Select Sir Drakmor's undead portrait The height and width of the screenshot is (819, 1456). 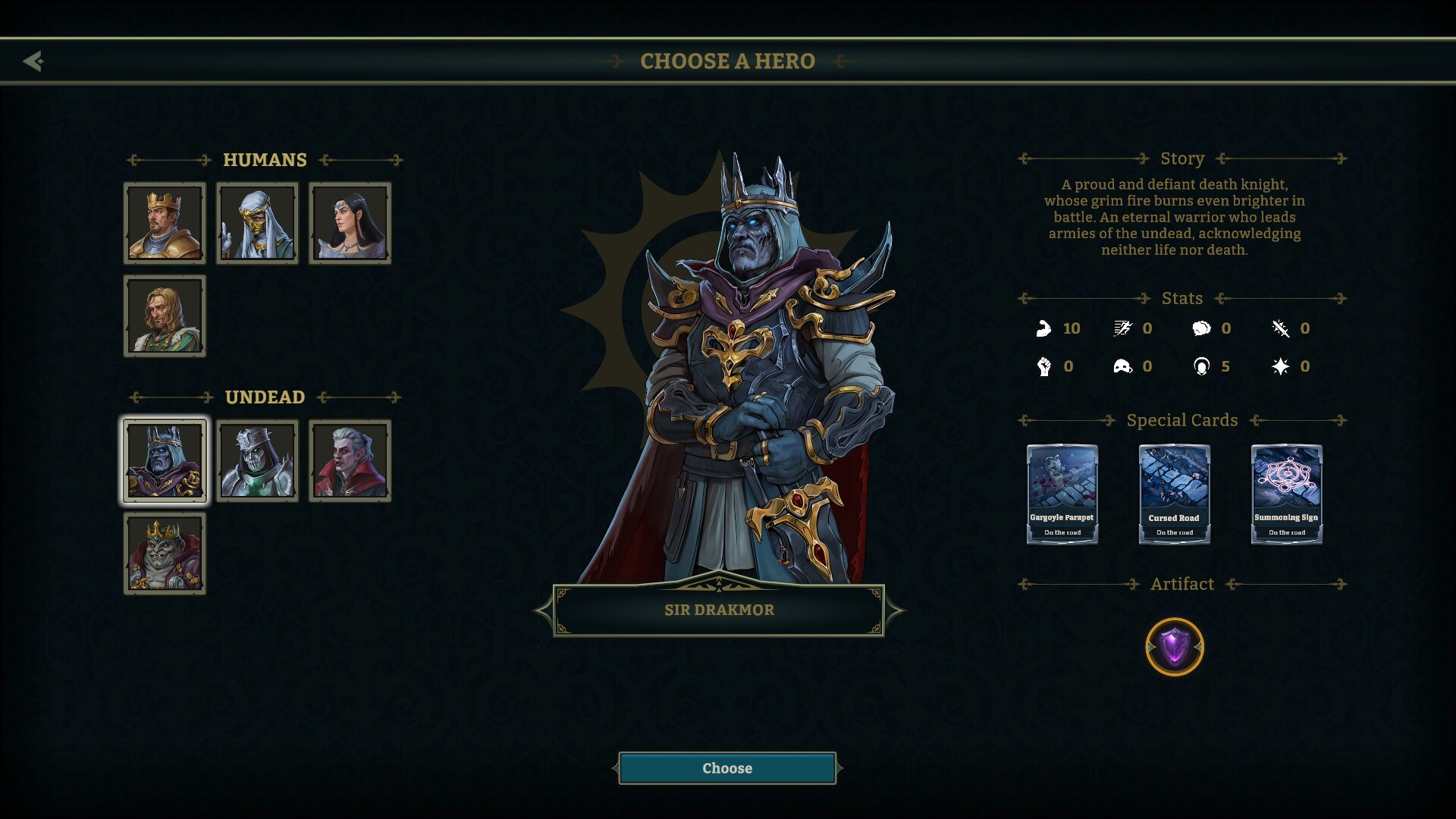click(x=165, y=460)
